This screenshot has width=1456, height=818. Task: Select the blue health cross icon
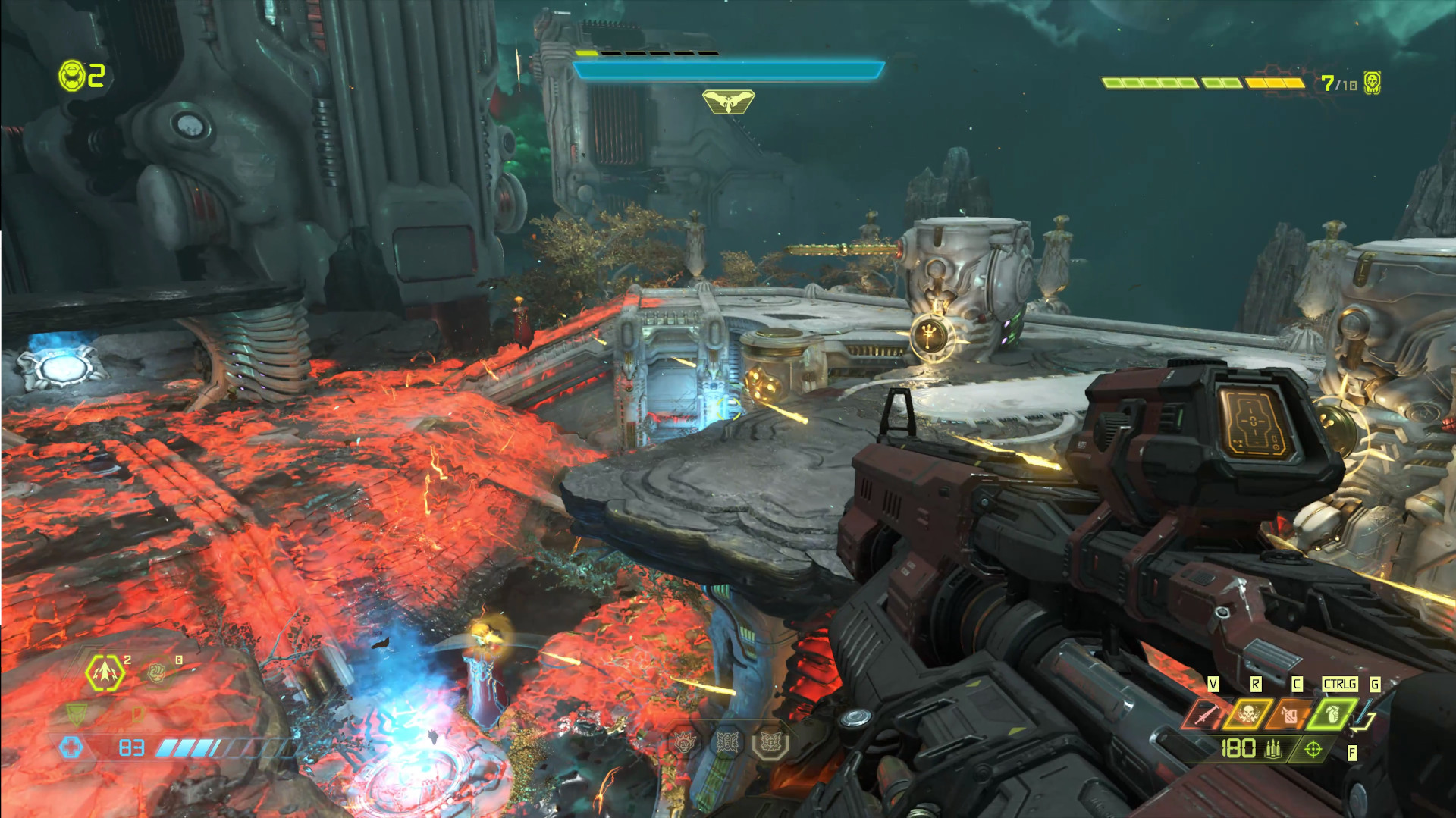pyautogui.click(x=71, y=747)
